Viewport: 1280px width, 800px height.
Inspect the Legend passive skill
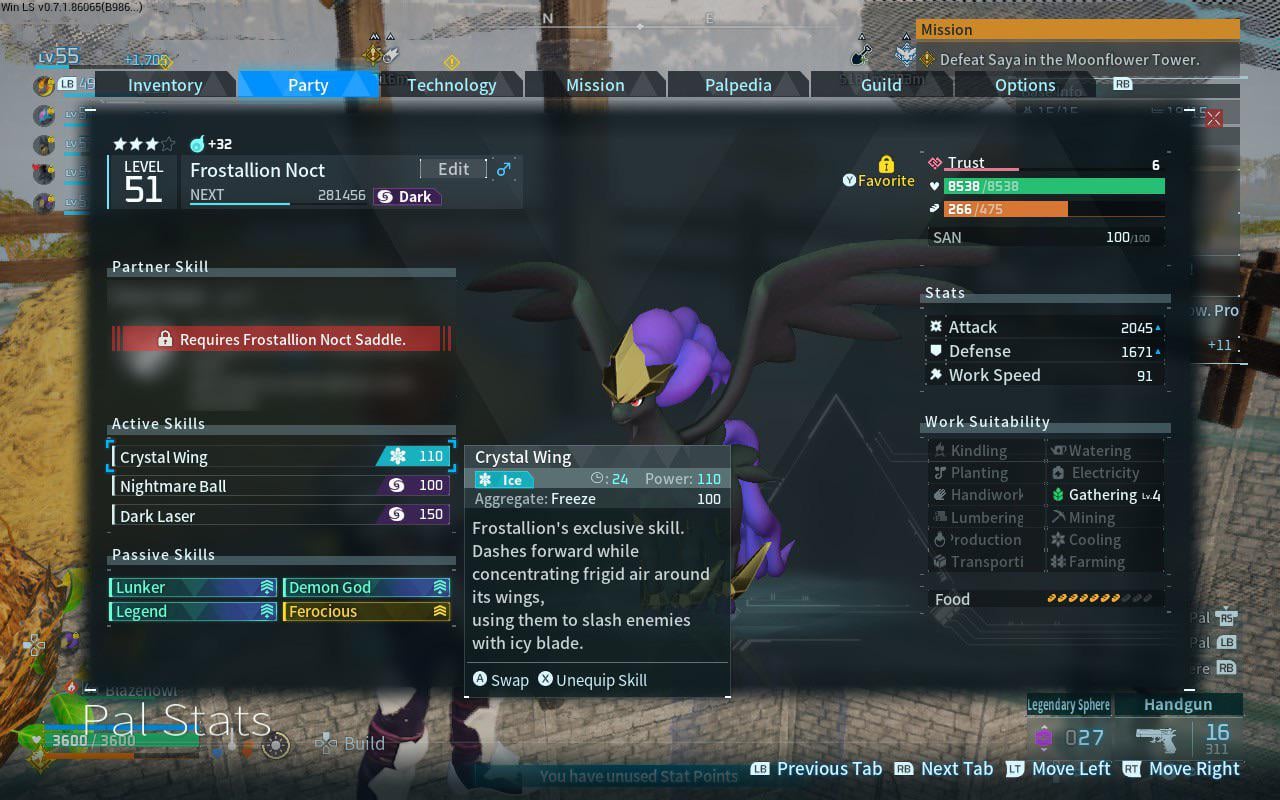(193, 611)
